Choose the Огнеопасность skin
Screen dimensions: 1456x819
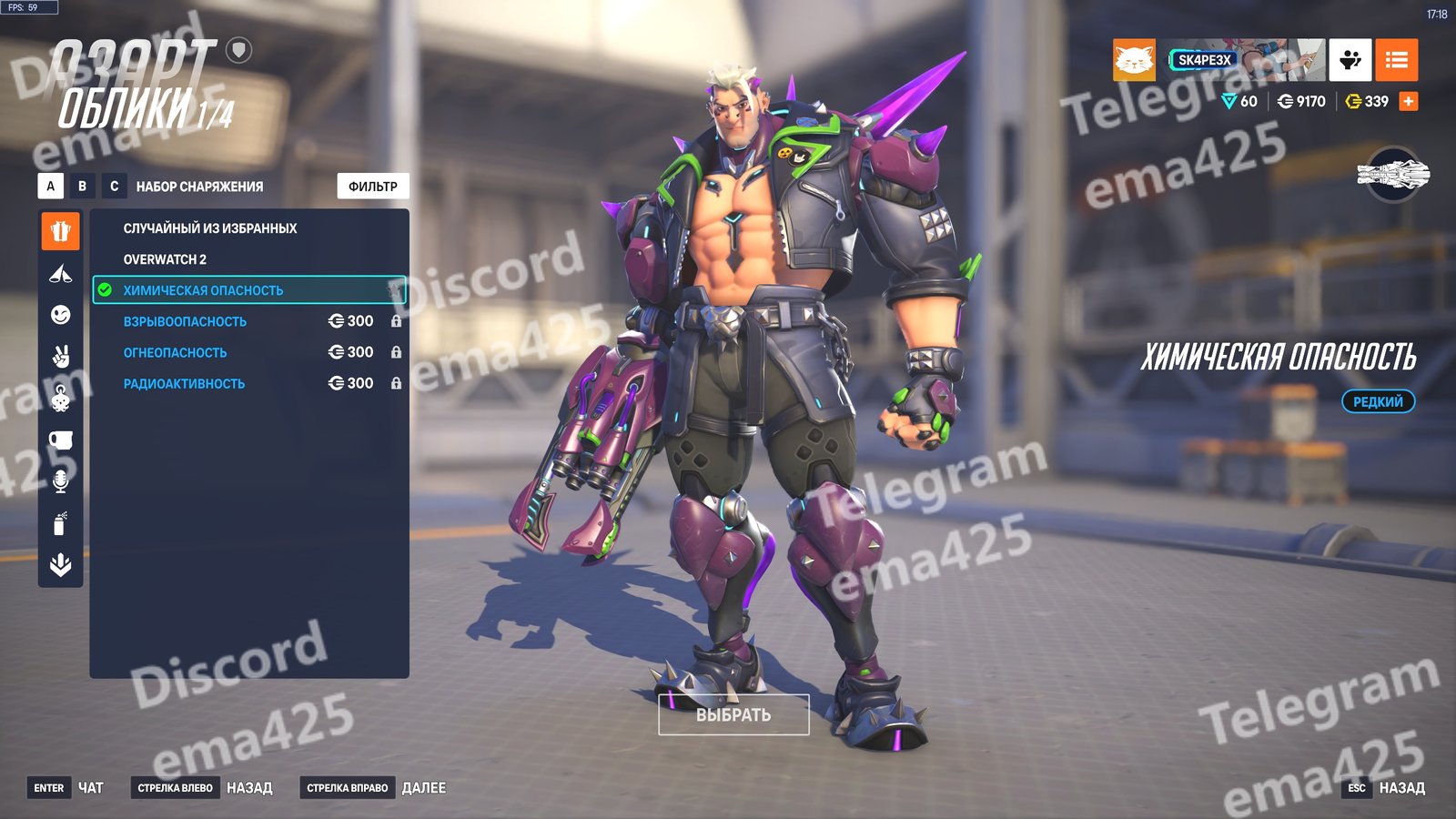click(176, 352)
